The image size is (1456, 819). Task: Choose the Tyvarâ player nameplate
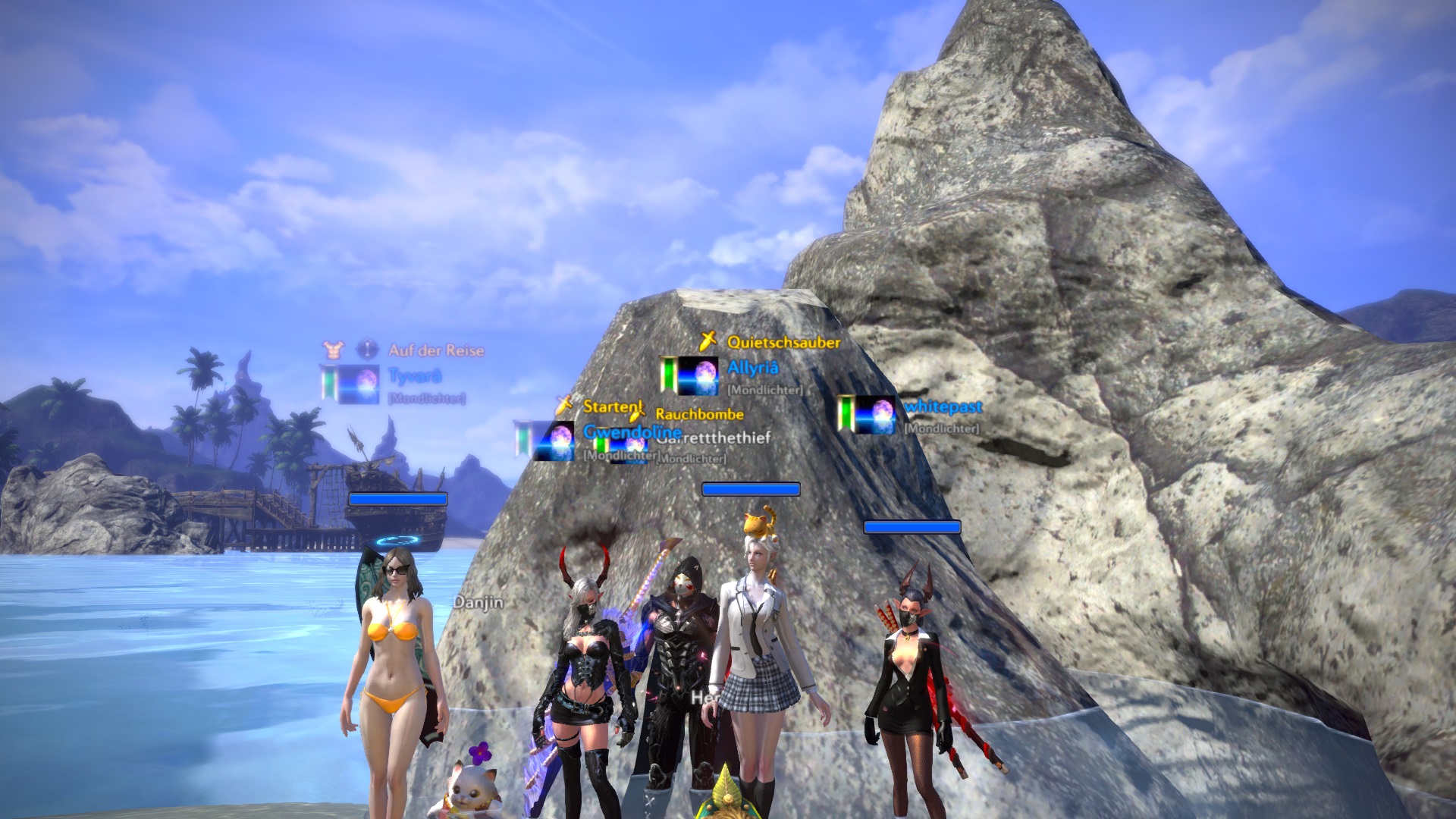(x=414, y=376)
